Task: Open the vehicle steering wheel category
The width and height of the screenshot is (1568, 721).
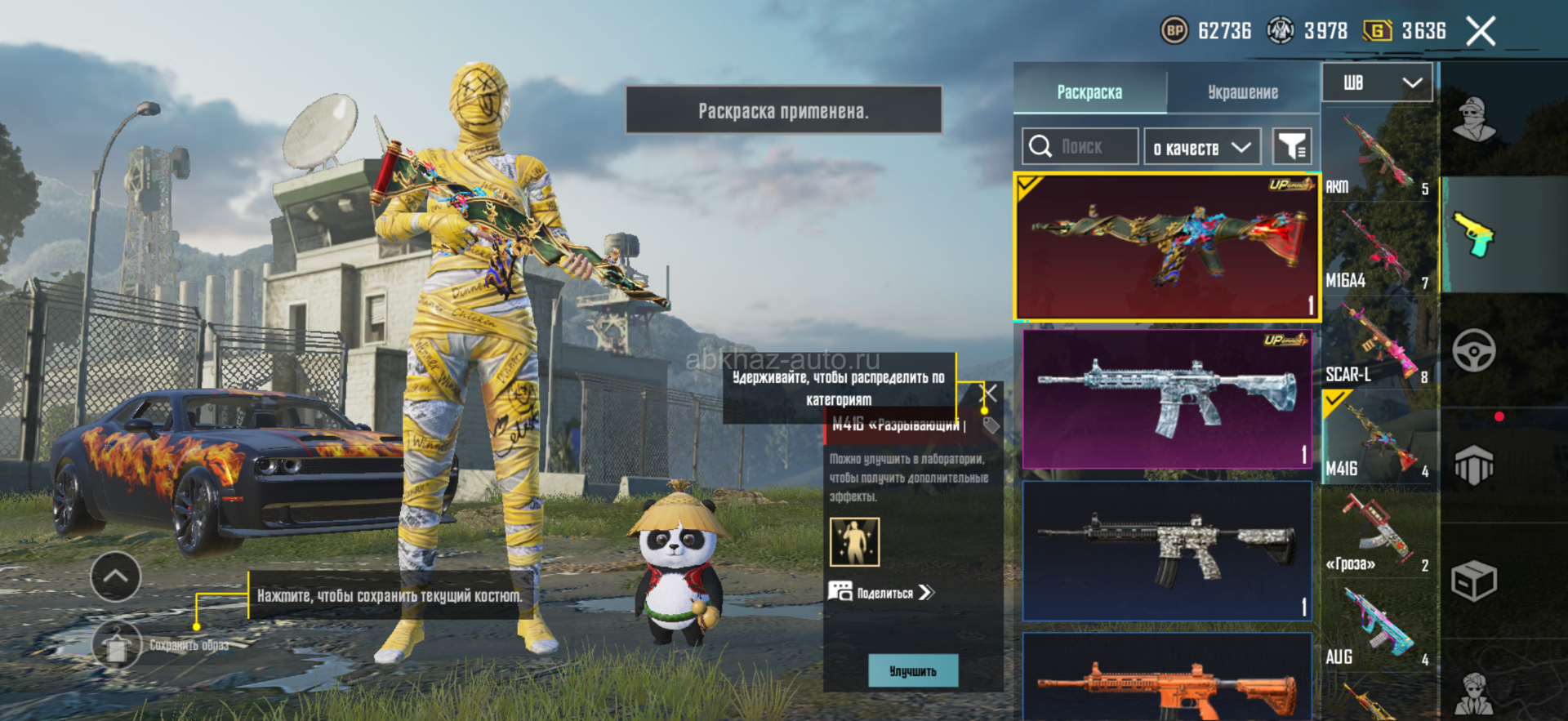Action: click(x=1473, y=351)
